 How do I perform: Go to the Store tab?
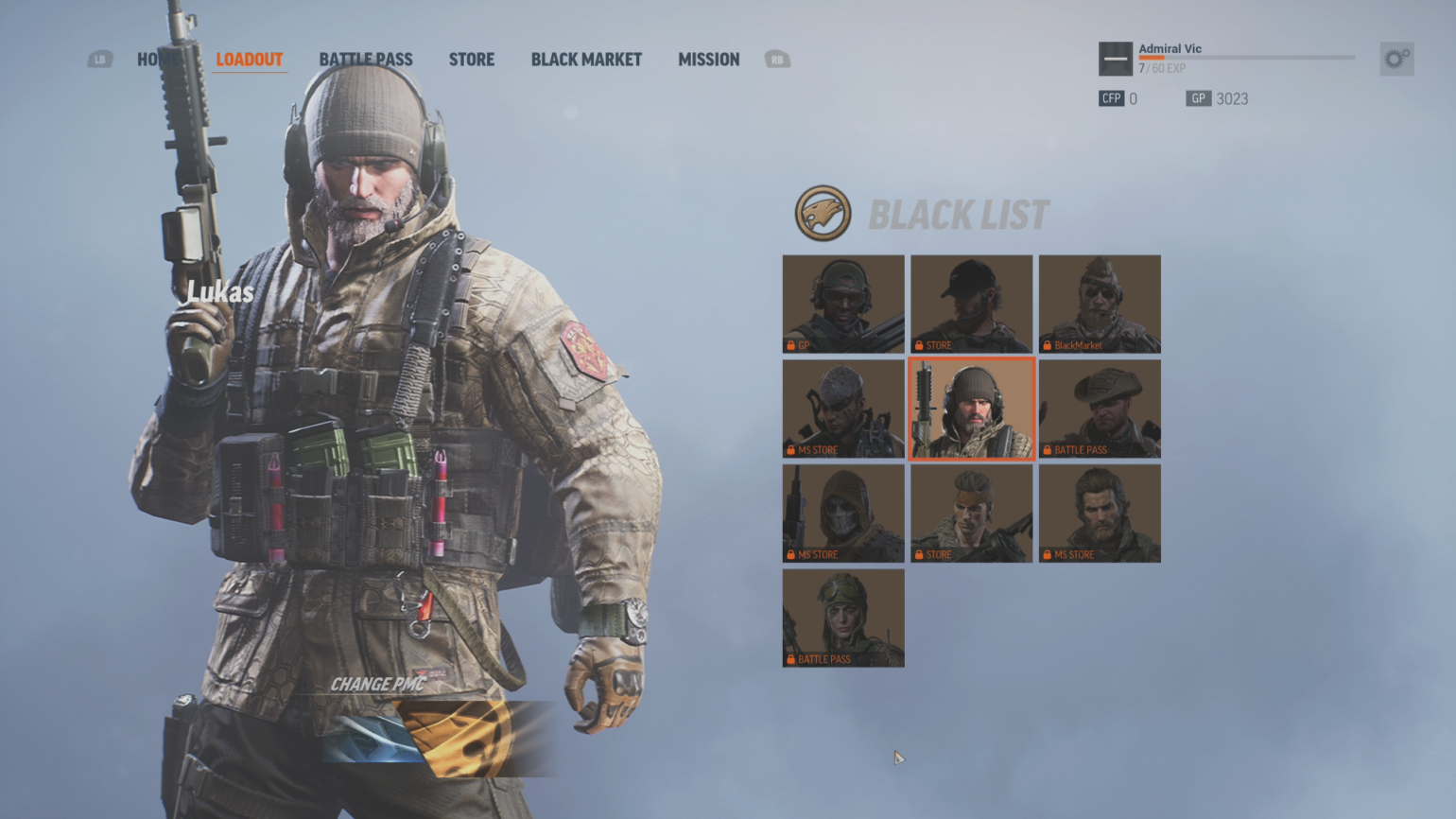click(x=471, y=60)
